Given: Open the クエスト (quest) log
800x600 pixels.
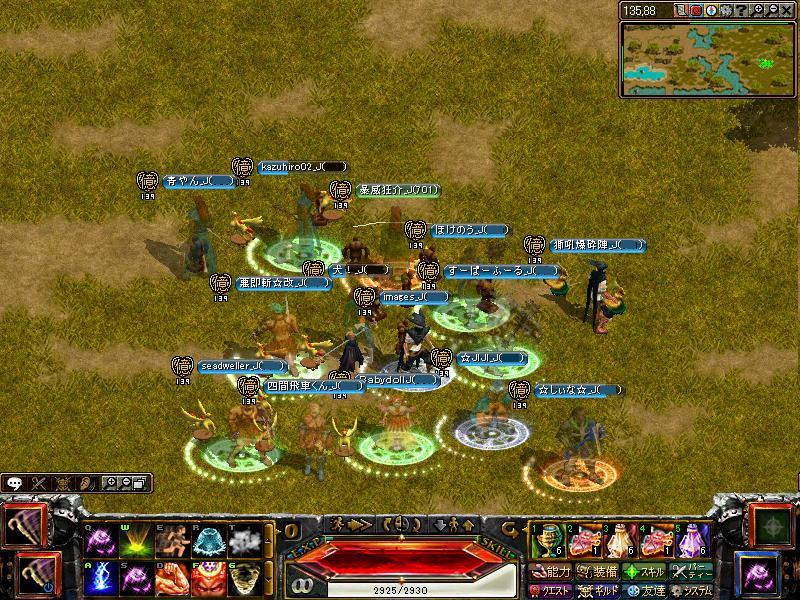Looking at the screenshot, I should coord(549,591).
